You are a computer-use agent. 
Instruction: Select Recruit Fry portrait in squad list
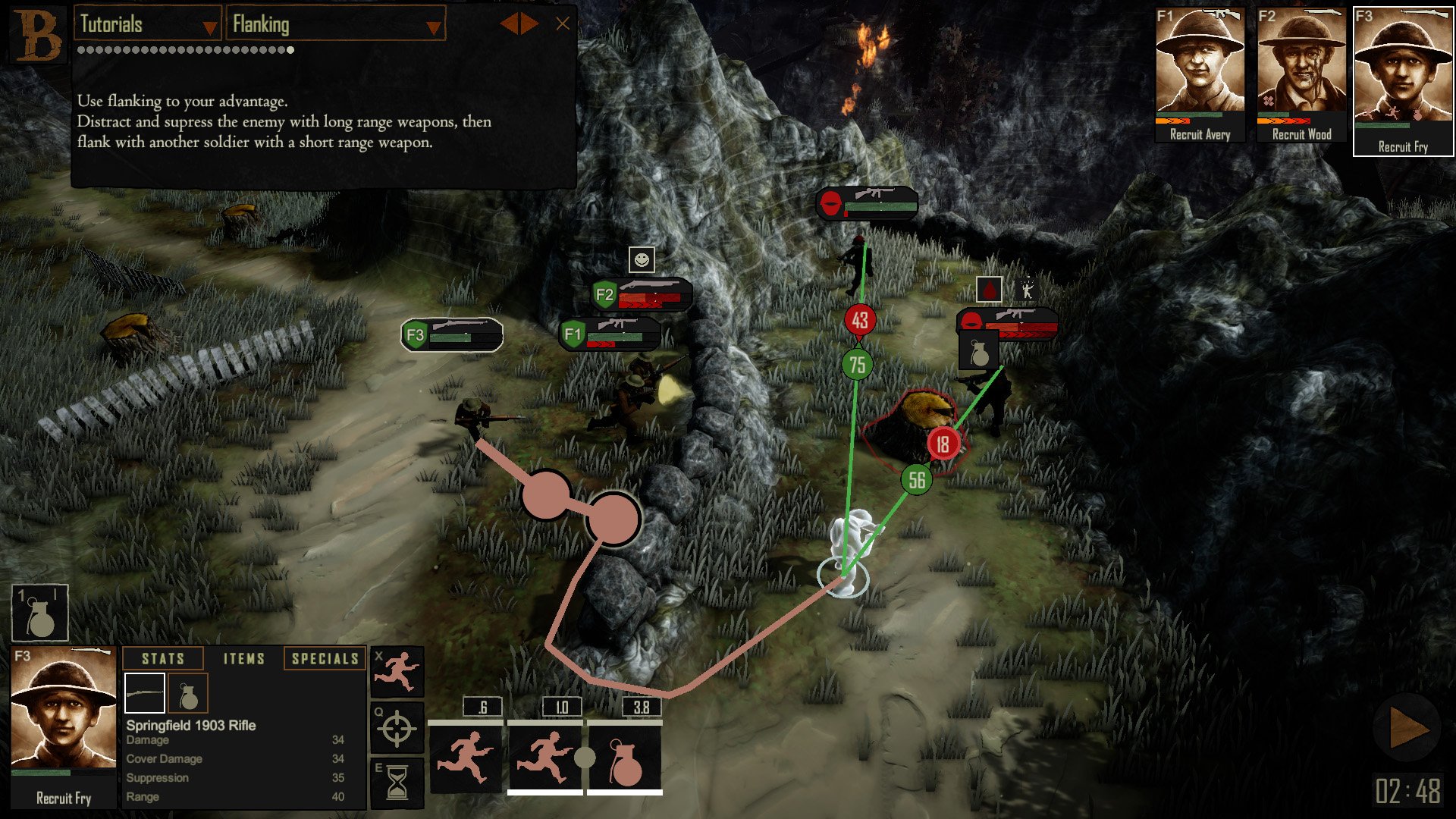(1403, 80)
